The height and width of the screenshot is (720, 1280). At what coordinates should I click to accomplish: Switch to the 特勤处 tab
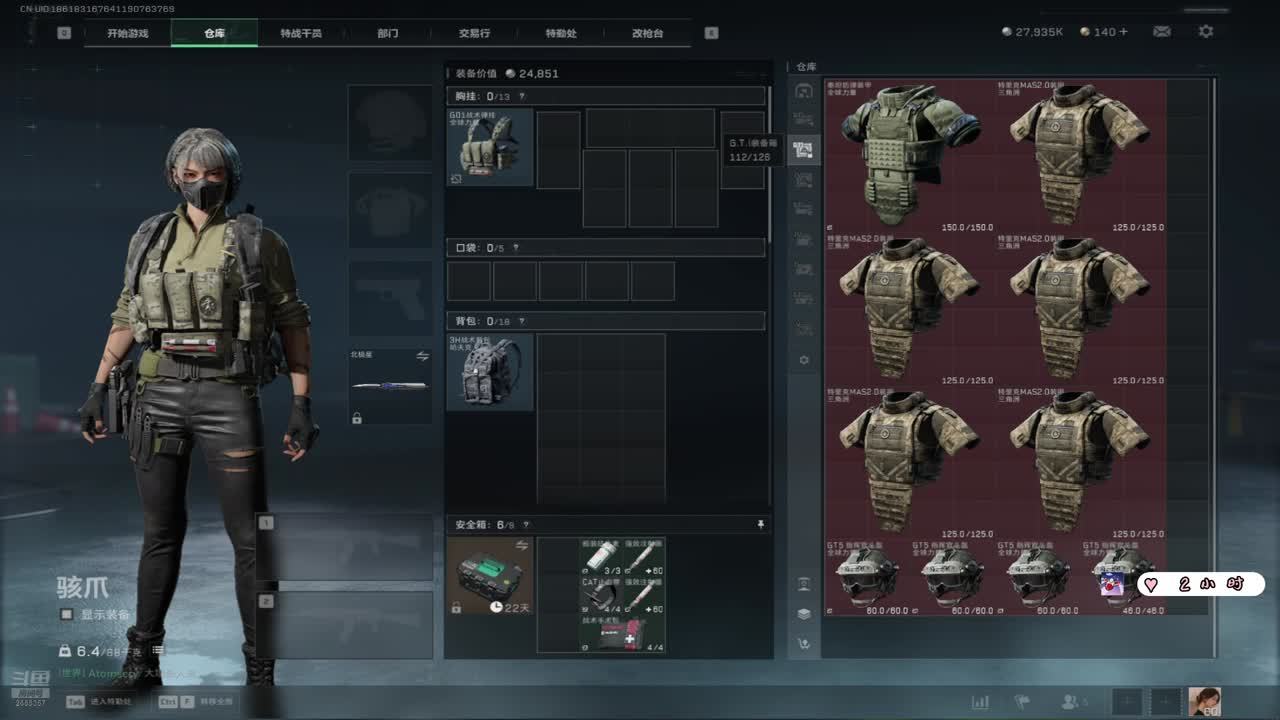tap(561, 33)
